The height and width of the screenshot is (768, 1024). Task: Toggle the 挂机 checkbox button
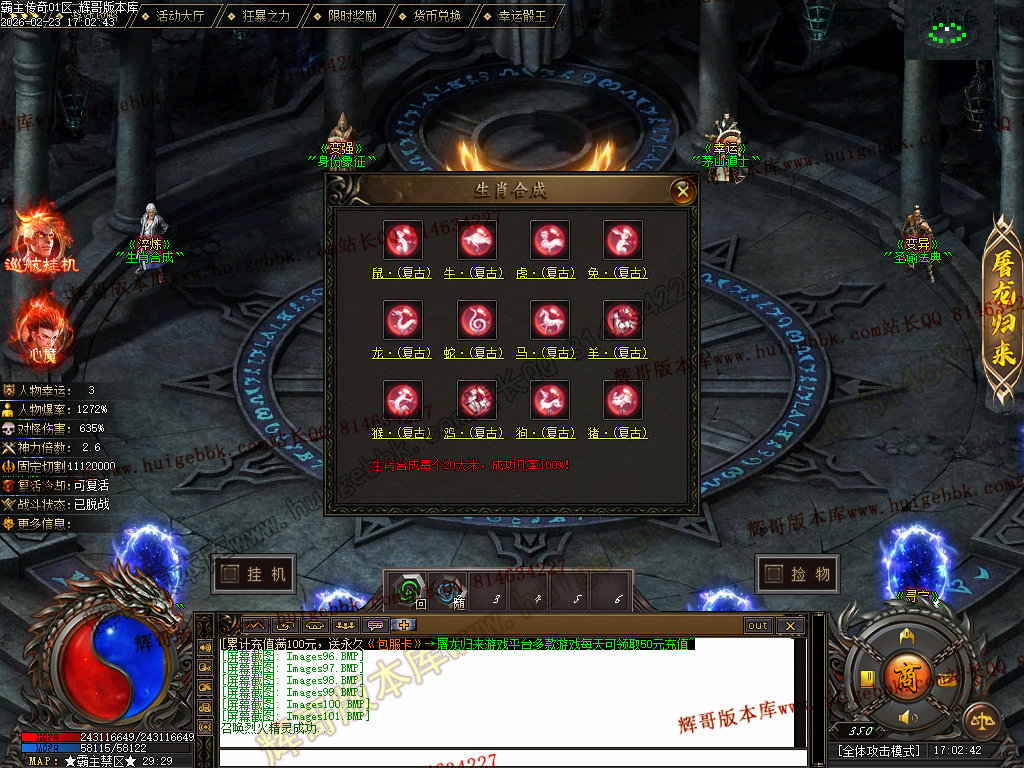(253, 574)
